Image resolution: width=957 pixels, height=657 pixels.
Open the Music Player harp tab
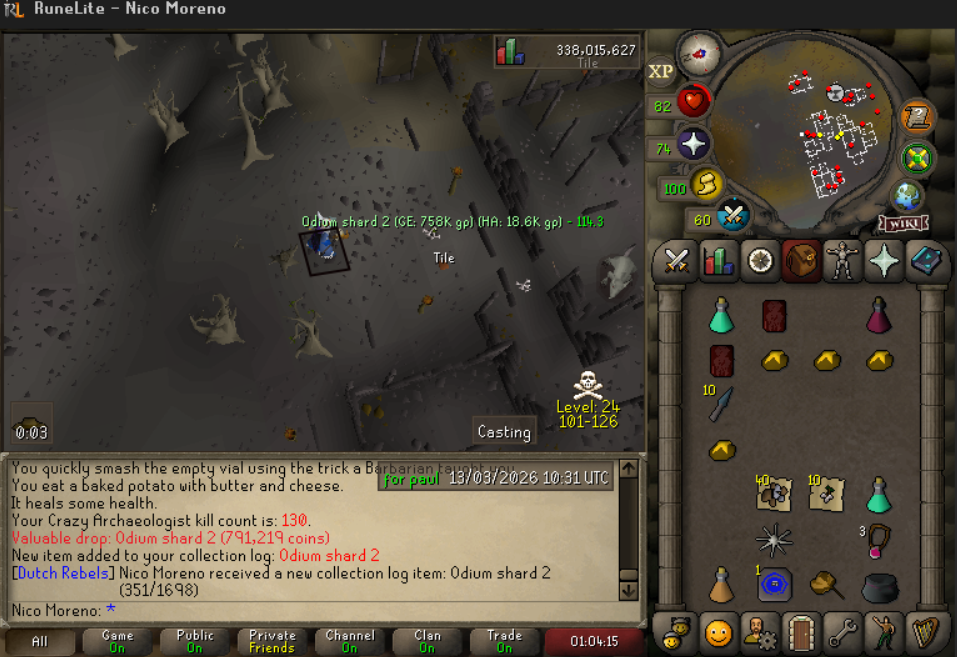point(926,632)
